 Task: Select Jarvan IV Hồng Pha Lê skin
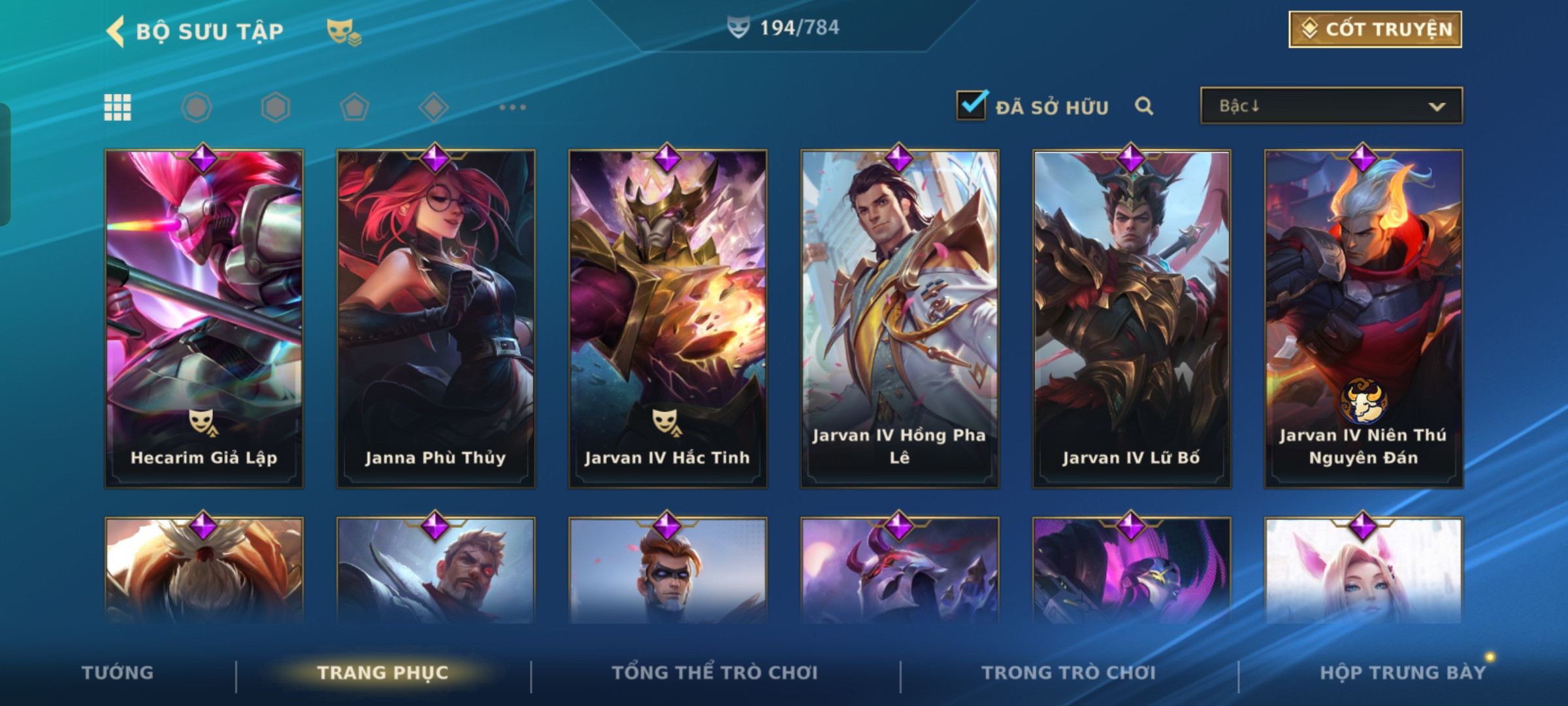[900, 319]
